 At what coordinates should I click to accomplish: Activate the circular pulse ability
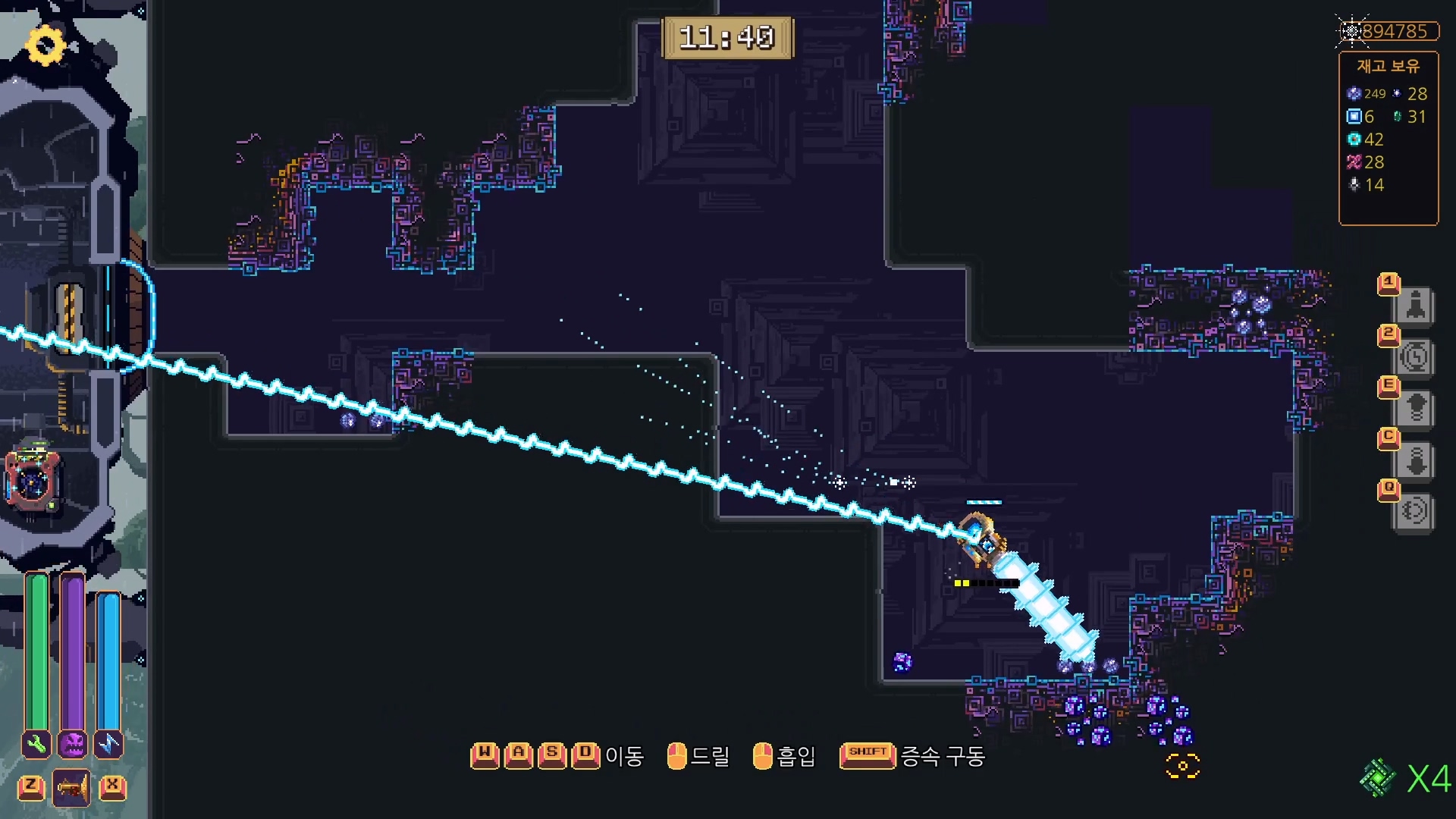click(x=1415, y=511)
